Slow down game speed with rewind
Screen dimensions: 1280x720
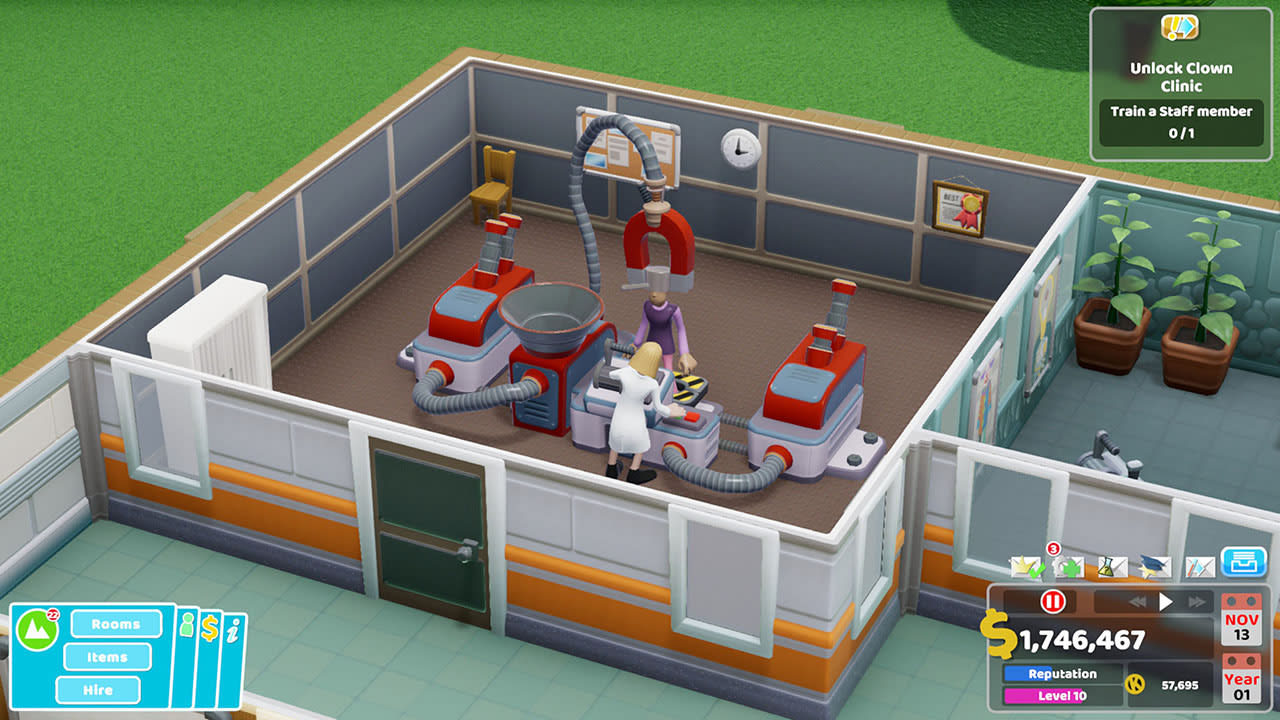pyautogui.click(x=1137, y=600)
